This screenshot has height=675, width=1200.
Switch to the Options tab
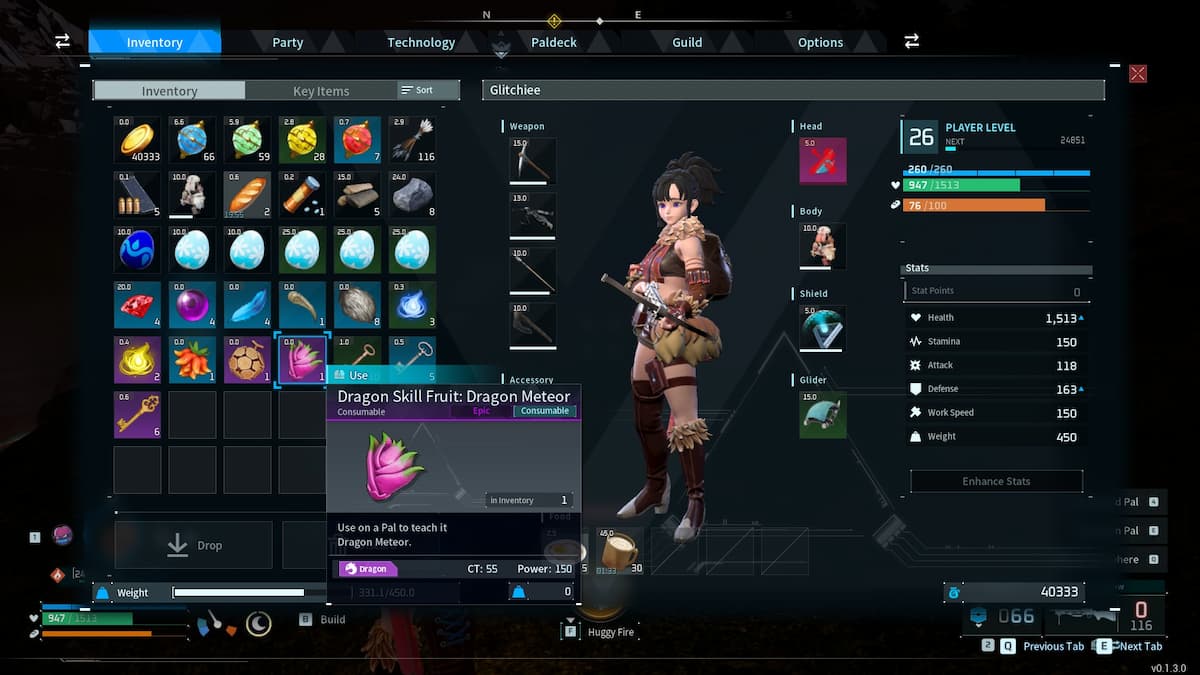820,42
